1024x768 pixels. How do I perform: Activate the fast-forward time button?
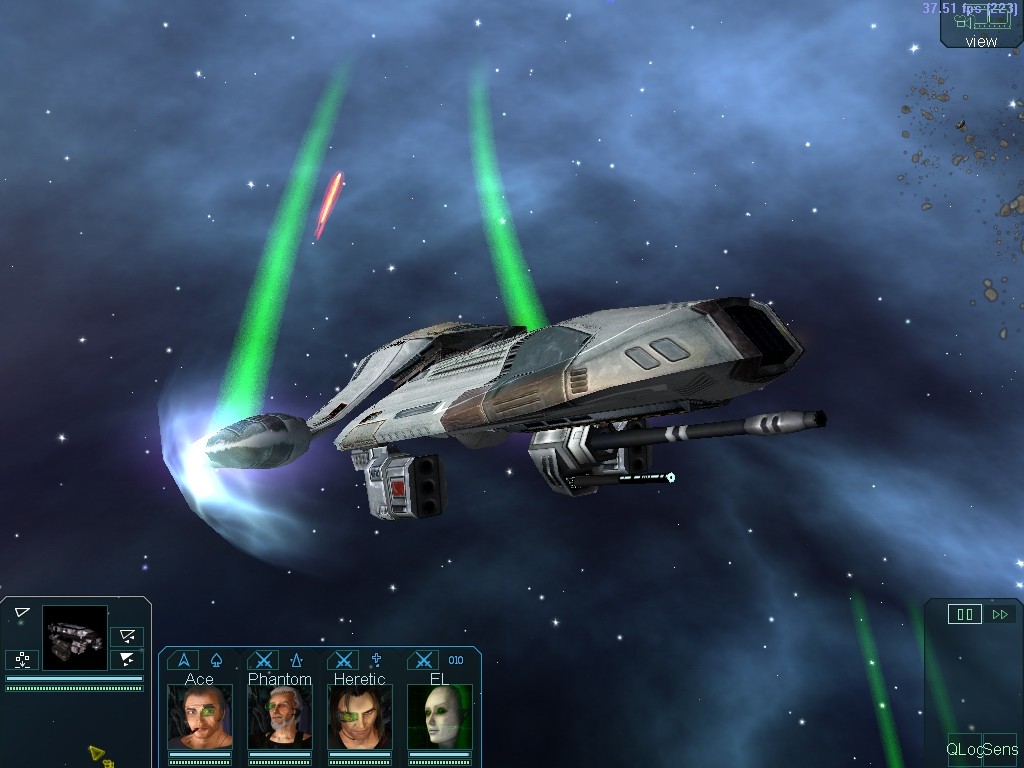[1000, 614]
